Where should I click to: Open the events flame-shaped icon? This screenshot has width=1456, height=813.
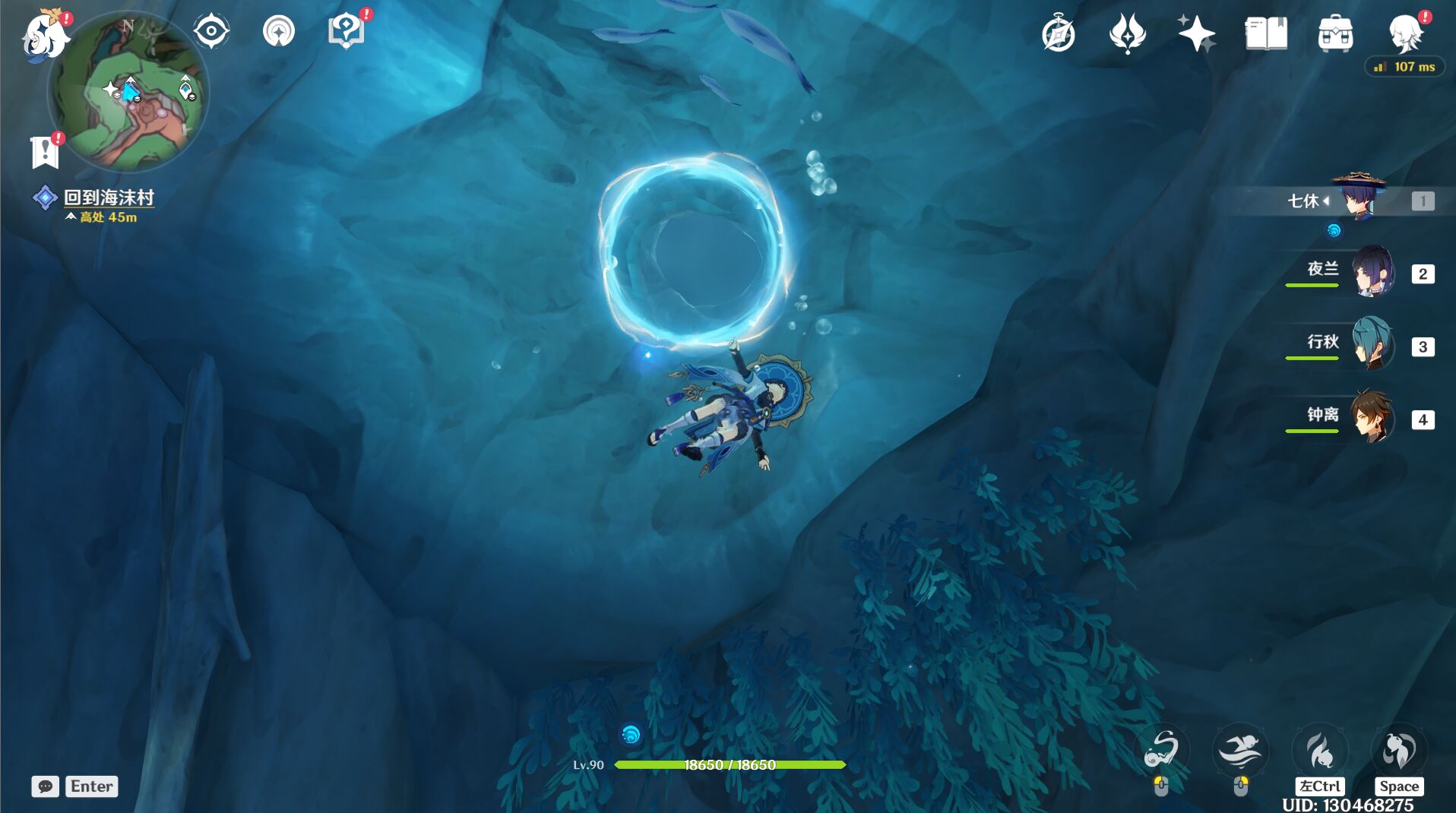tap(1127, 34)
